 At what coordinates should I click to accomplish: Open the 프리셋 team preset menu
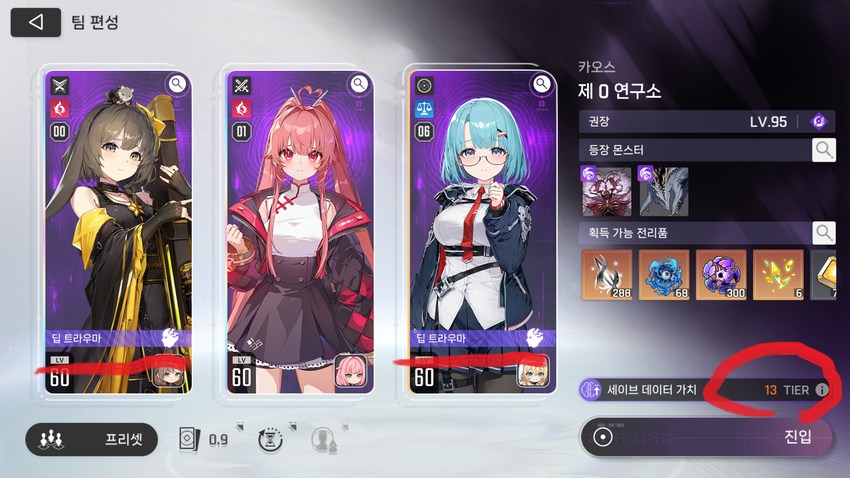click(92, 439)
